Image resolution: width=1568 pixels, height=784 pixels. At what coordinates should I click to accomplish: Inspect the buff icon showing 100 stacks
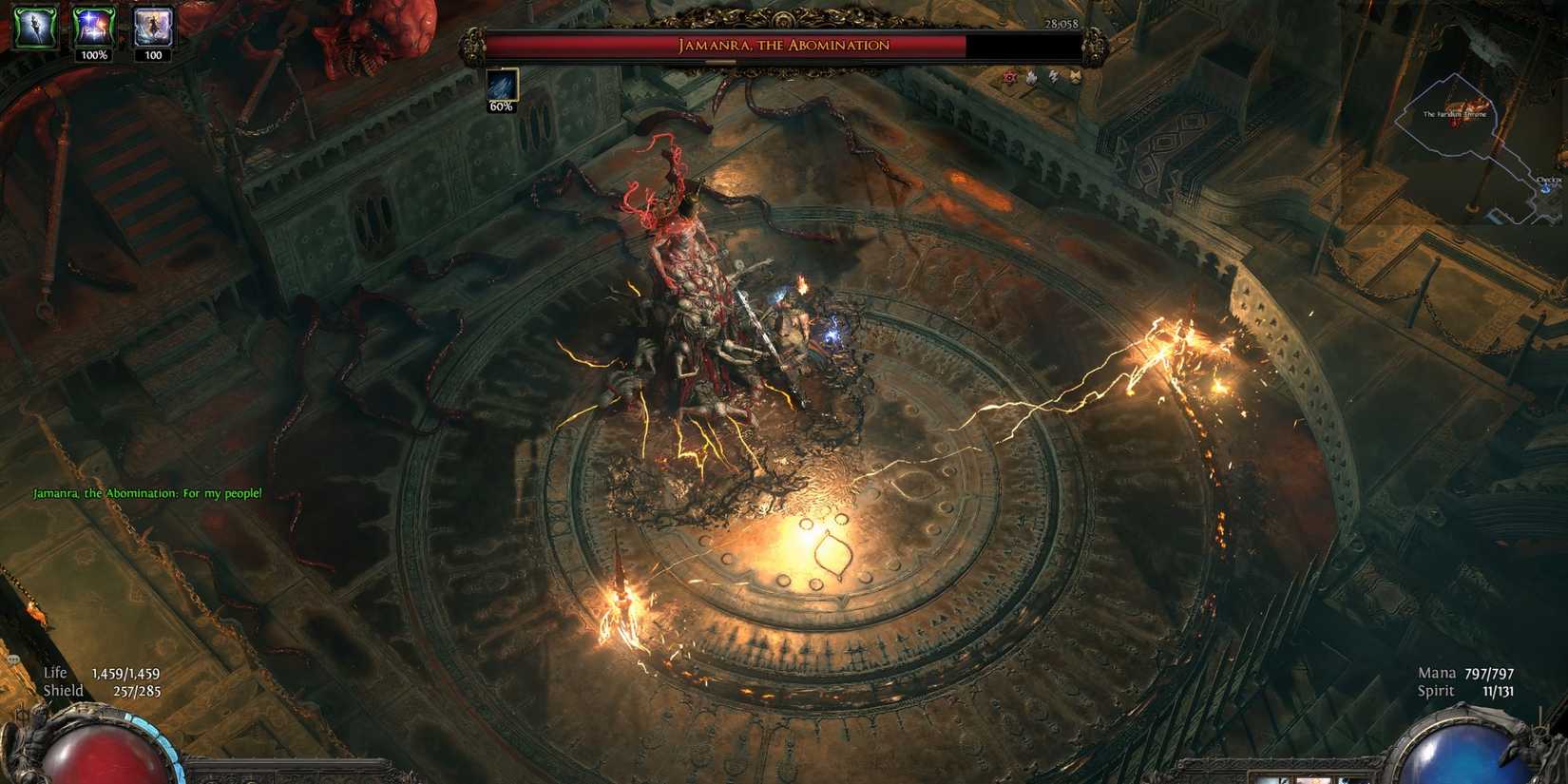click(x=153, y=26)
